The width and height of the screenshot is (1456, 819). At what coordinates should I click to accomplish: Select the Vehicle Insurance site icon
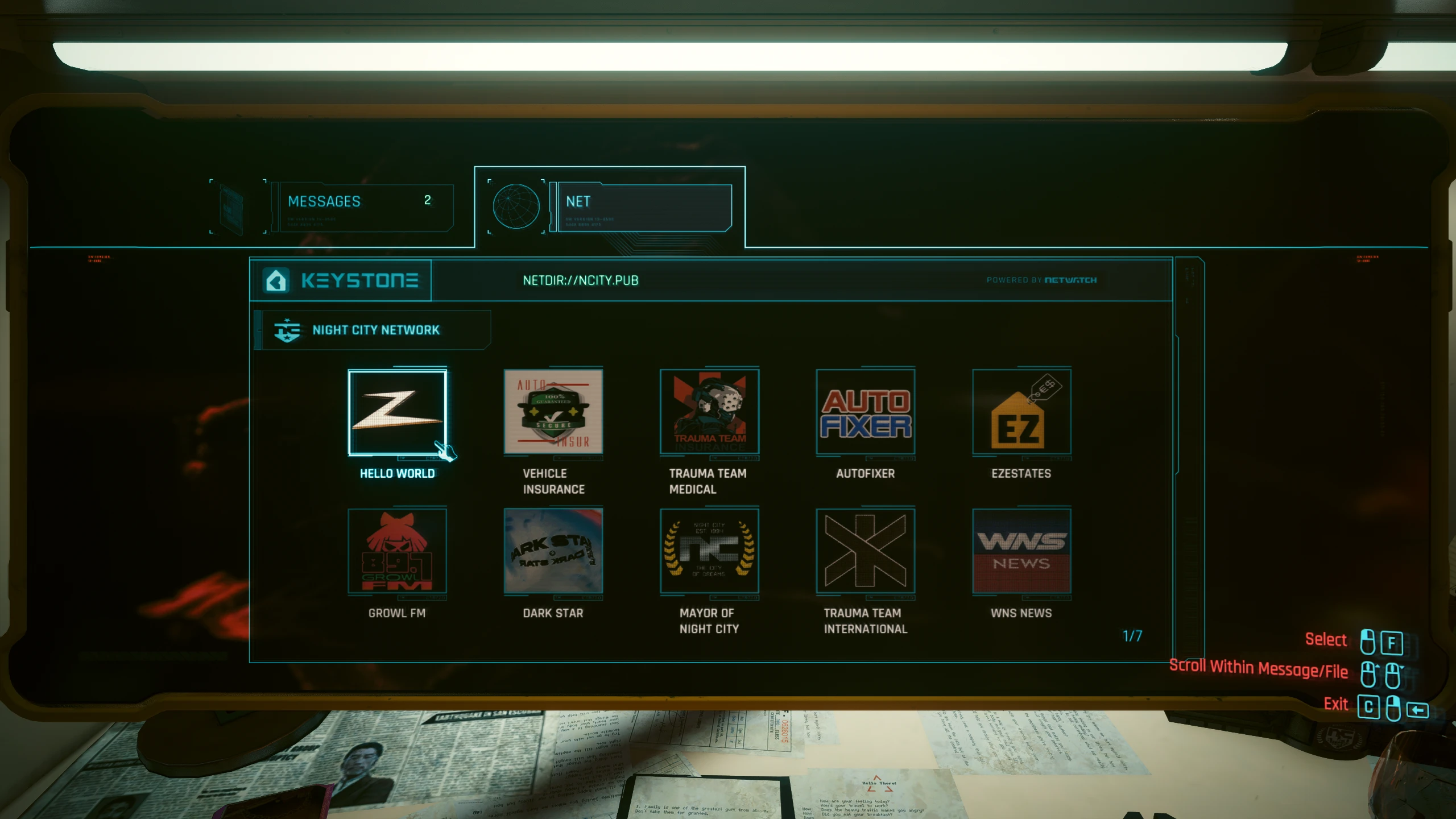point(553,412)
